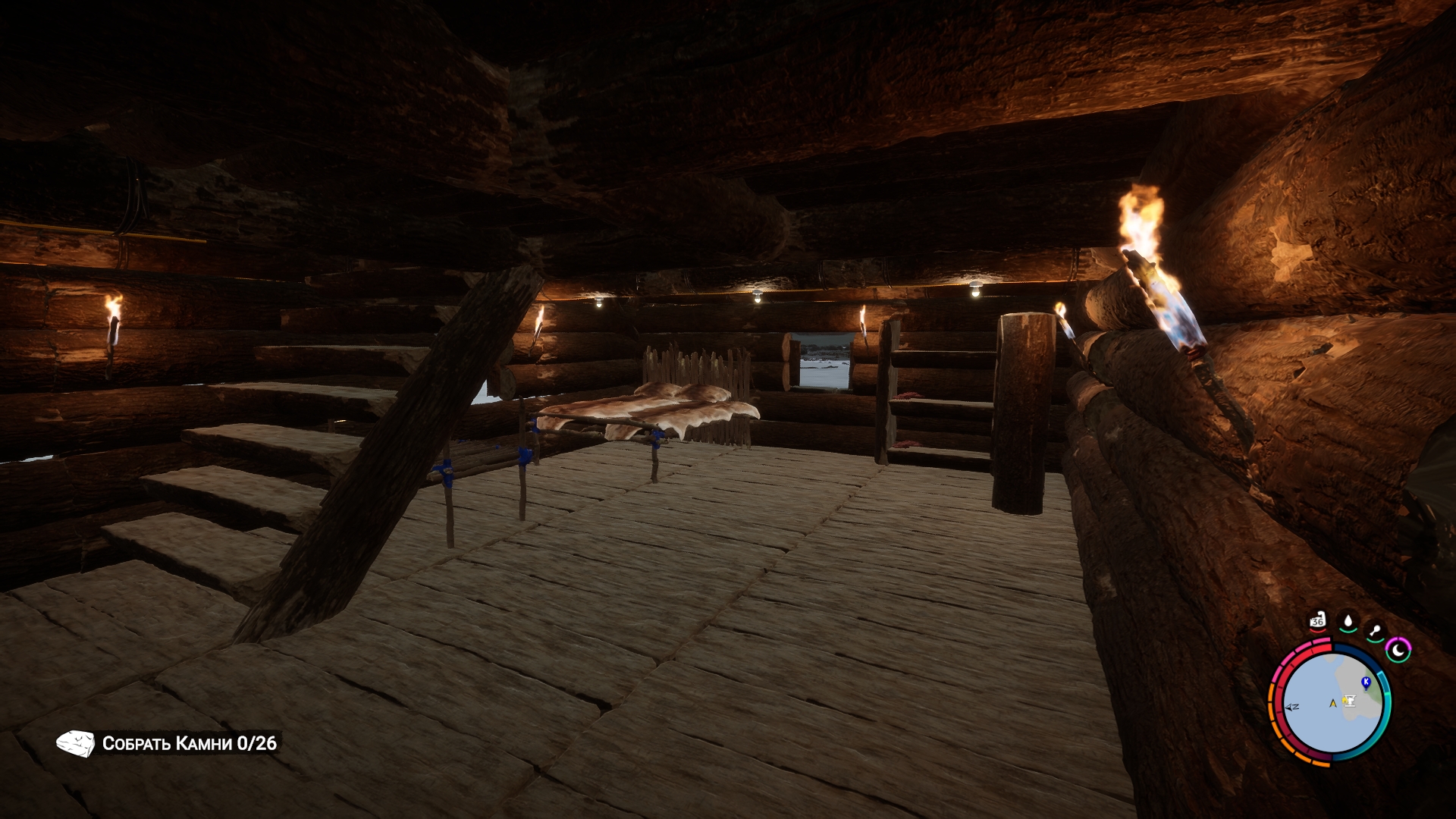Select the drumstick hunger icon
Screen dimensions: 1456x819
point(1375,631)
